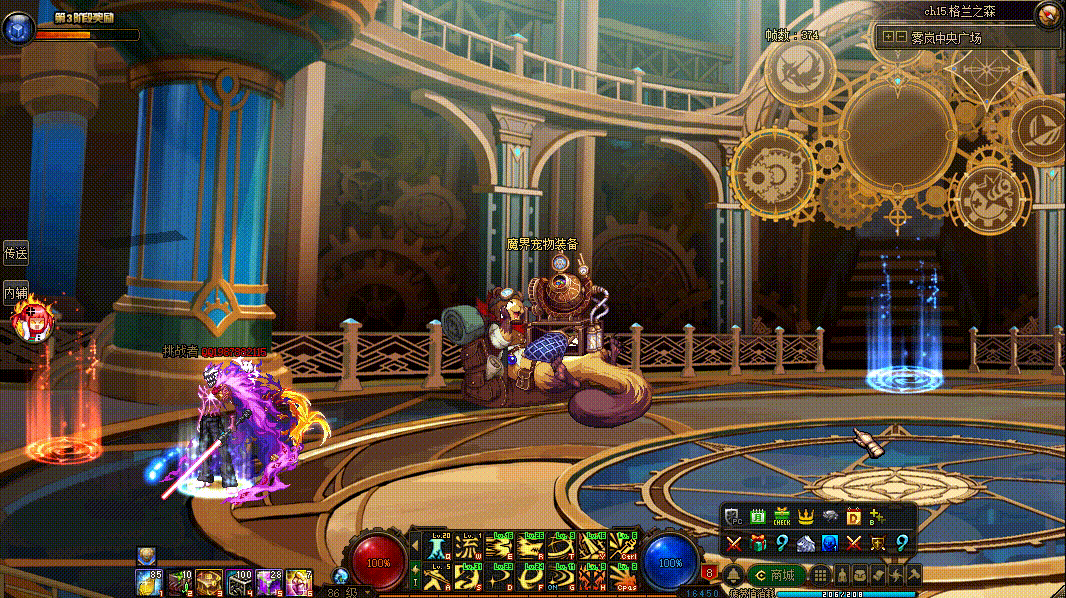Screen dimensions: 1066x598
Task: Open the compass world map icon
Action: [1048, 14]
